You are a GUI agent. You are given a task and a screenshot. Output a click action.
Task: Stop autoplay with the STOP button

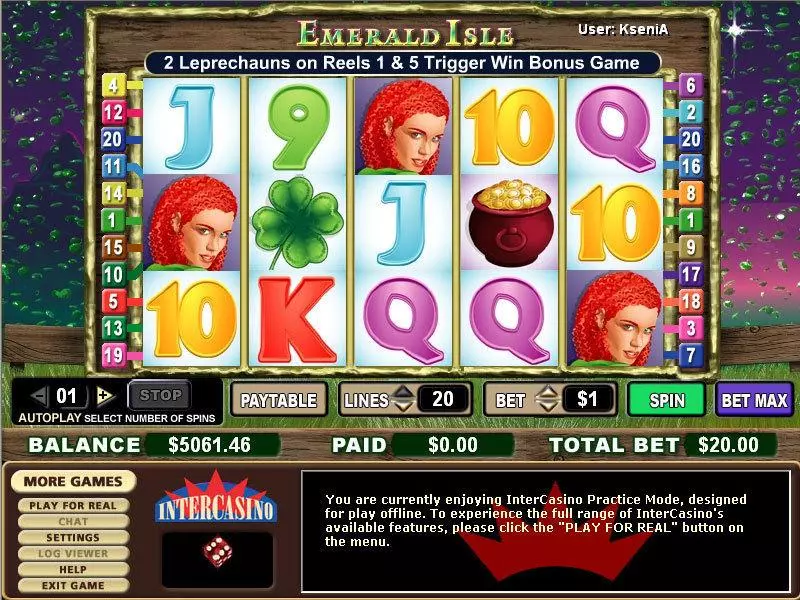click(x=160, y=396)
